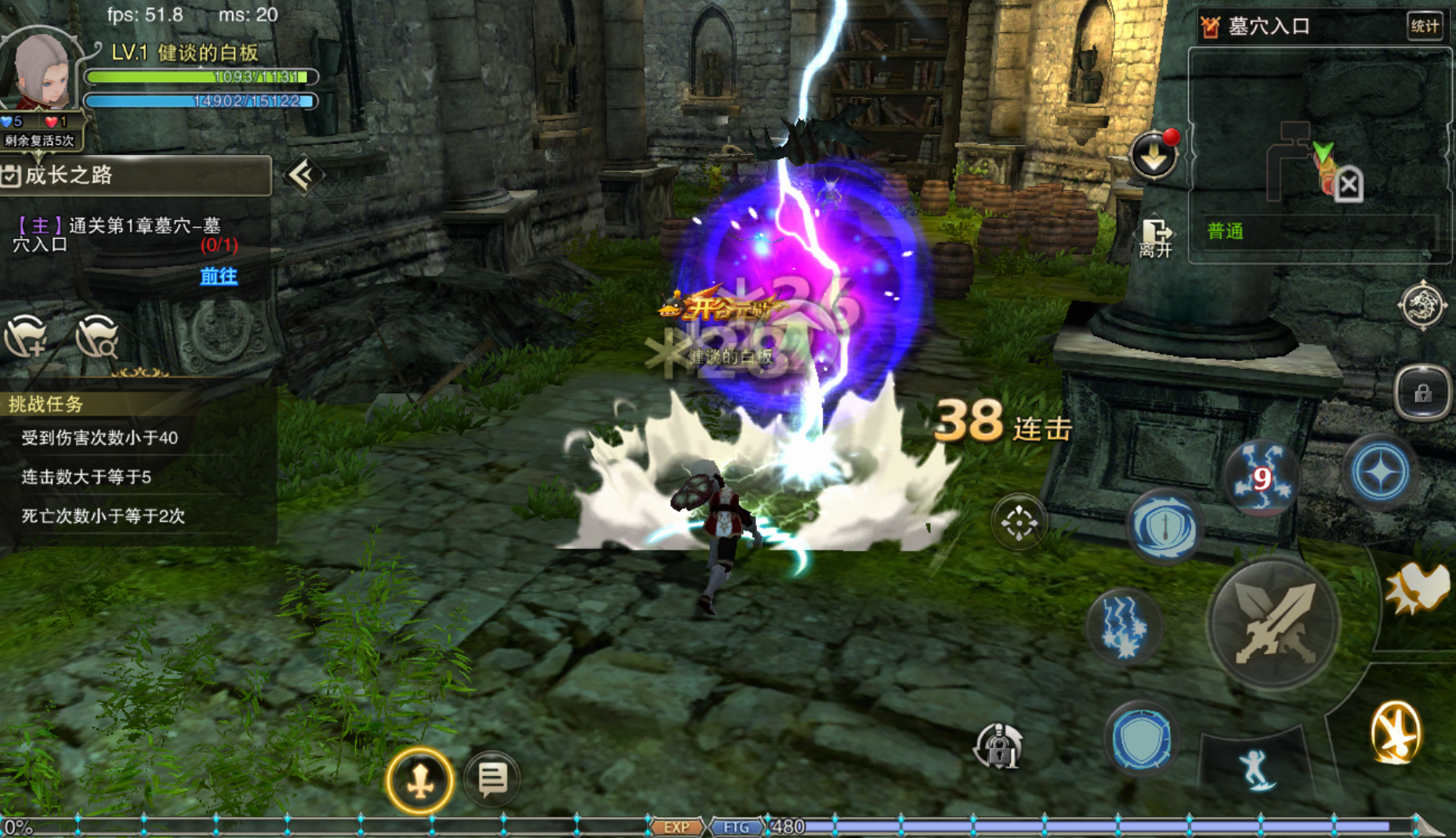The height and width of the screenshot is (838, 1456).
Task: Use the blue four-point star skill
Action: click(1380, 472)
